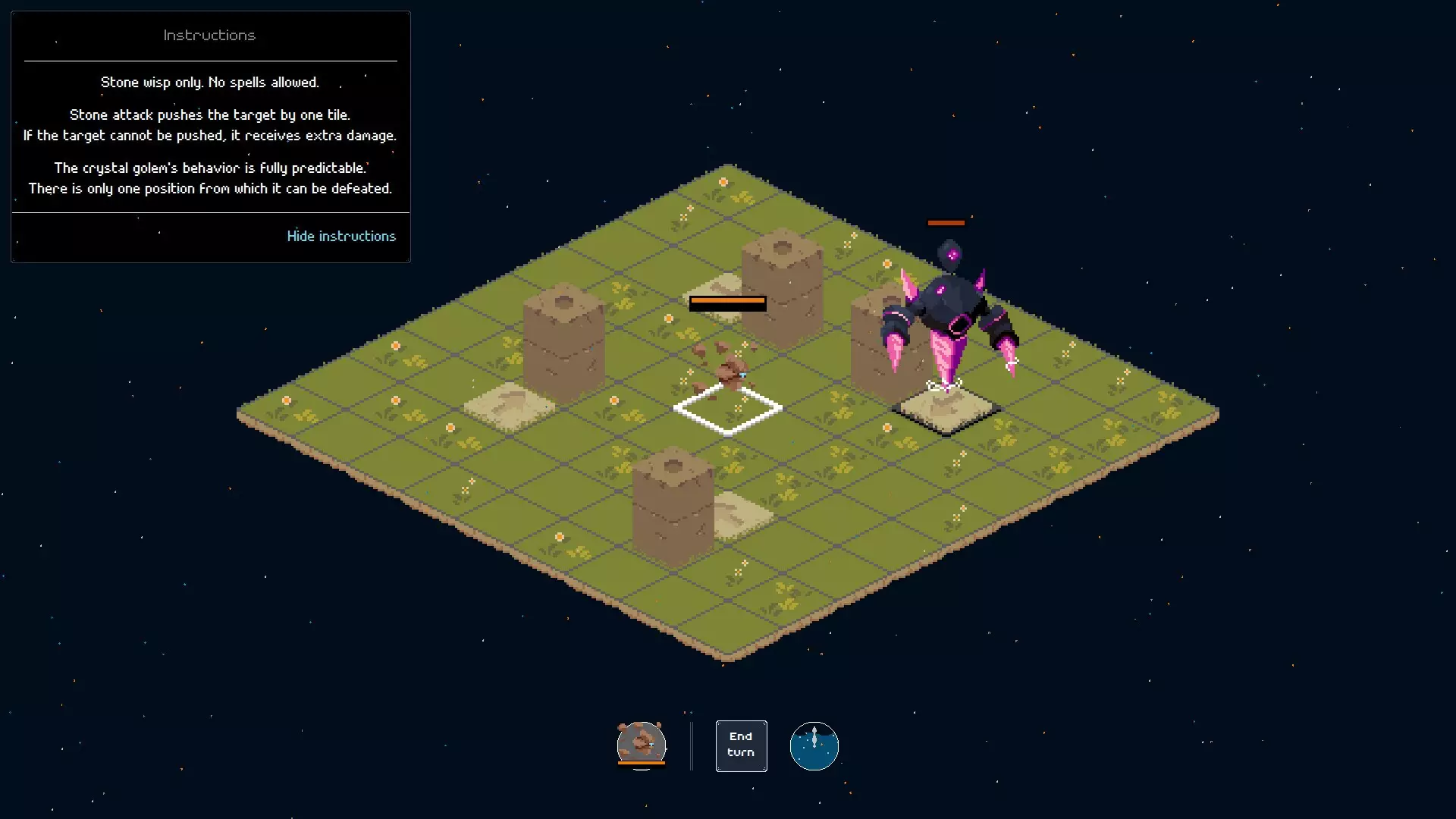Click the blue circular spell orb

(x=814, y=745)
